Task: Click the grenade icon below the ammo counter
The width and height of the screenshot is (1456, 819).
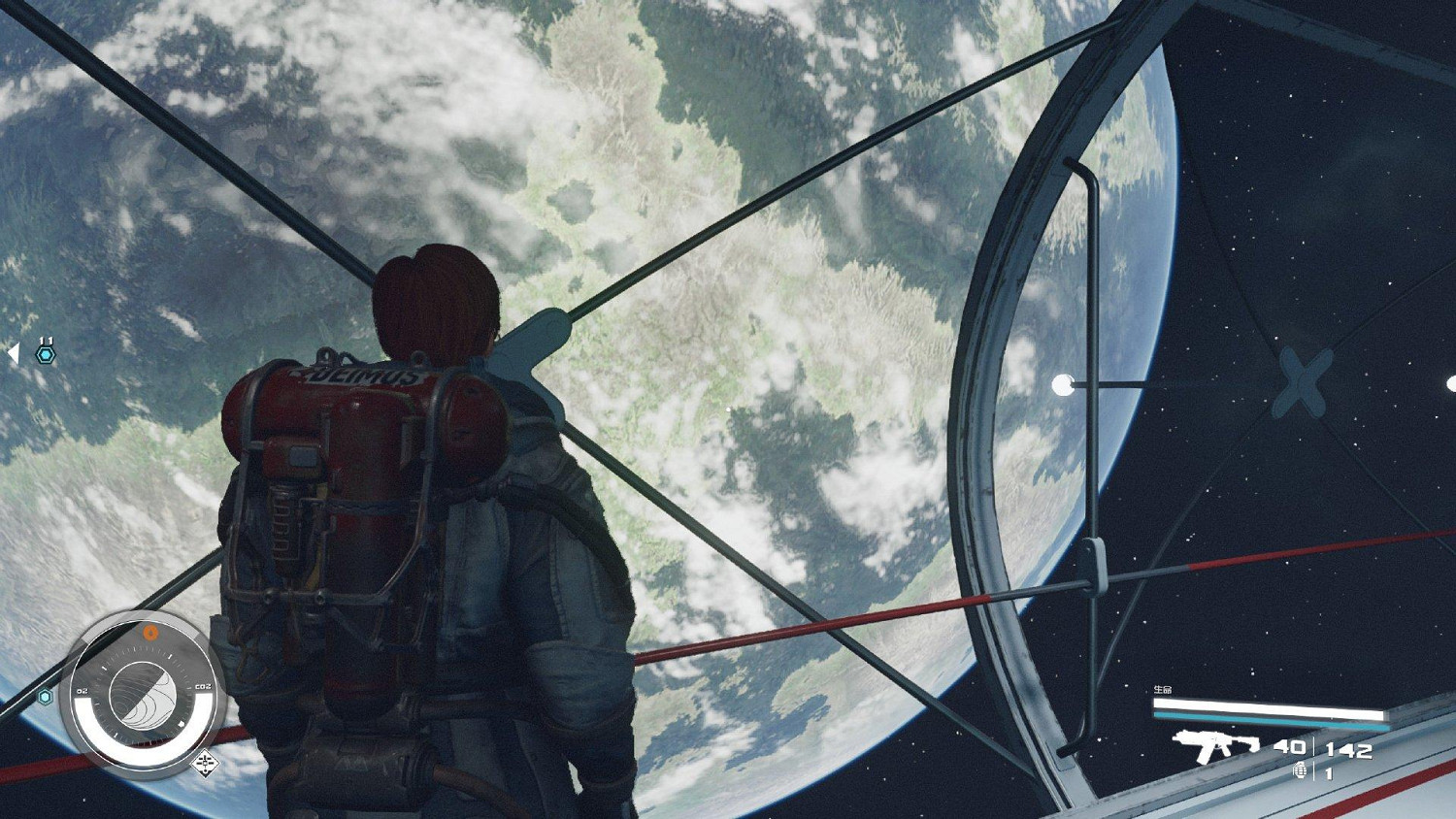Action: 1301,770
